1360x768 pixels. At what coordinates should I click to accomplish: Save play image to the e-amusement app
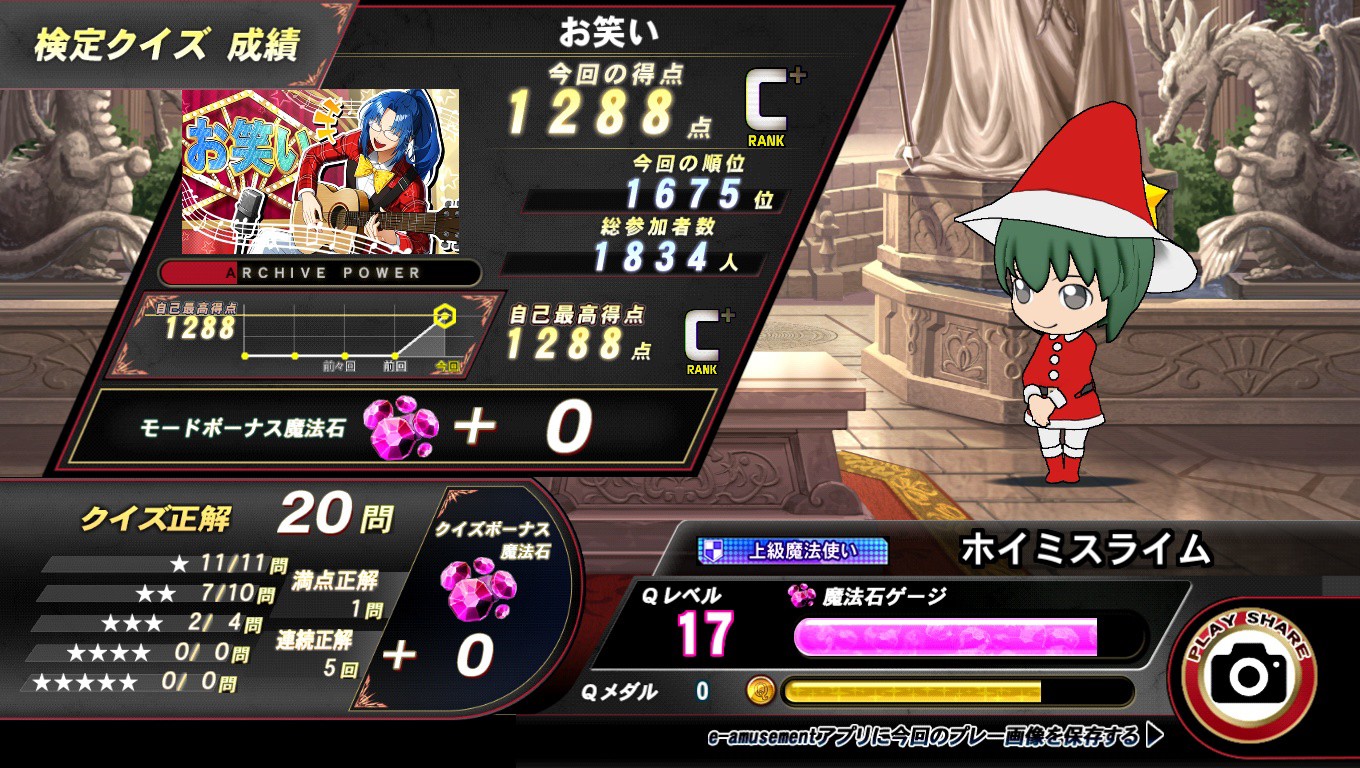935,738
